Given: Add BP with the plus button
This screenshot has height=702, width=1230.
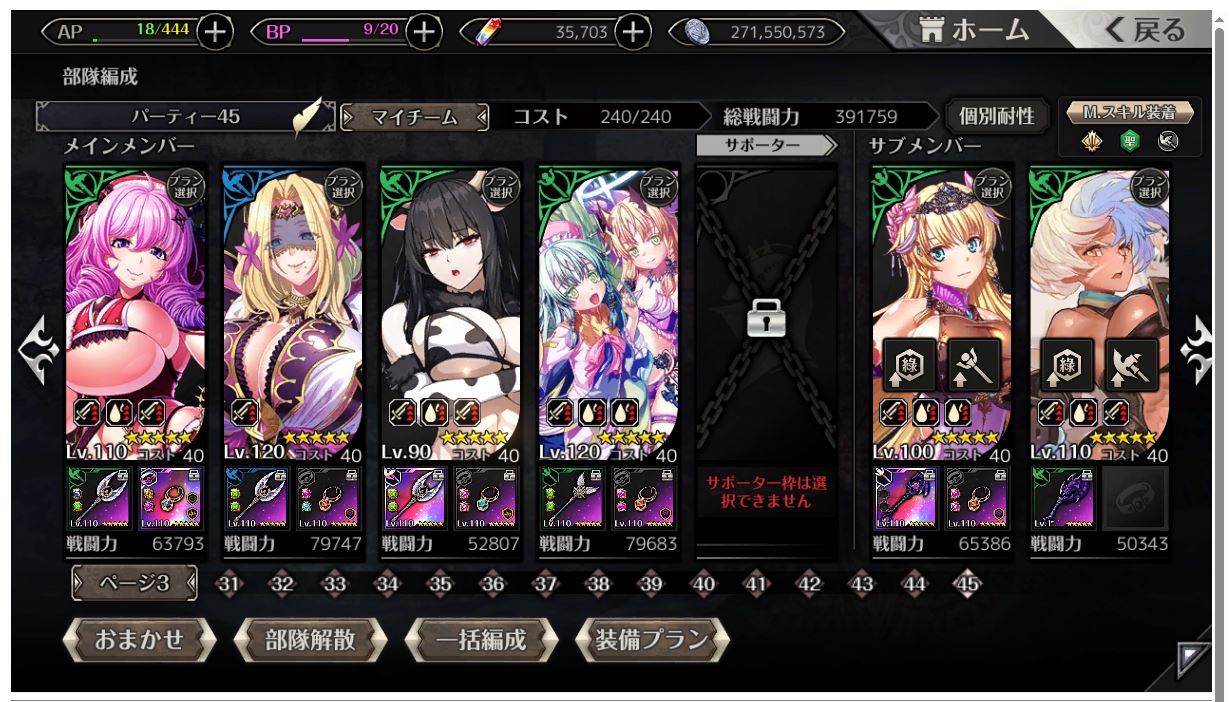Looking at the screenshot, I should [424, 32].
